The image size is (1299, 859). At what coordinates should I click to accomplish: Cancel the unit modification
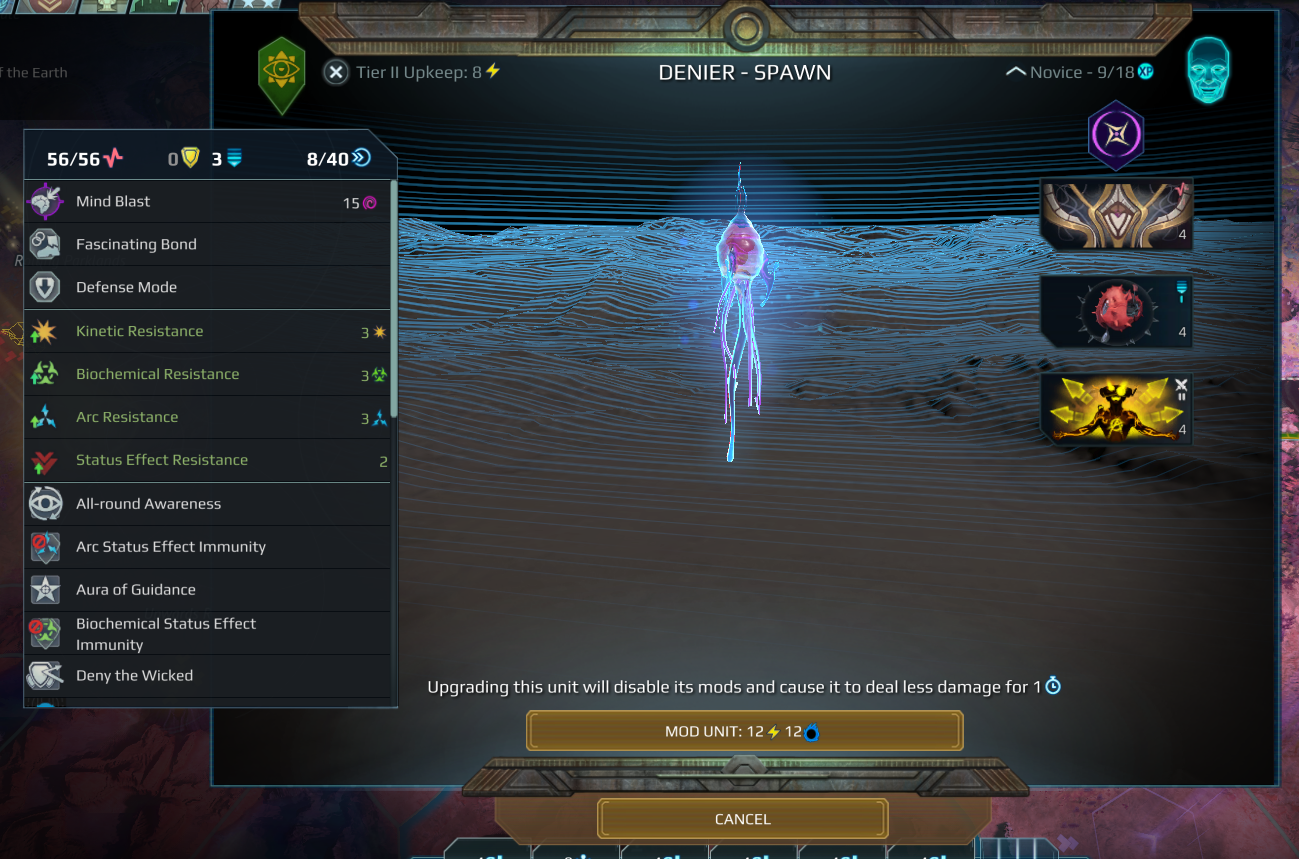click(742, 819)
